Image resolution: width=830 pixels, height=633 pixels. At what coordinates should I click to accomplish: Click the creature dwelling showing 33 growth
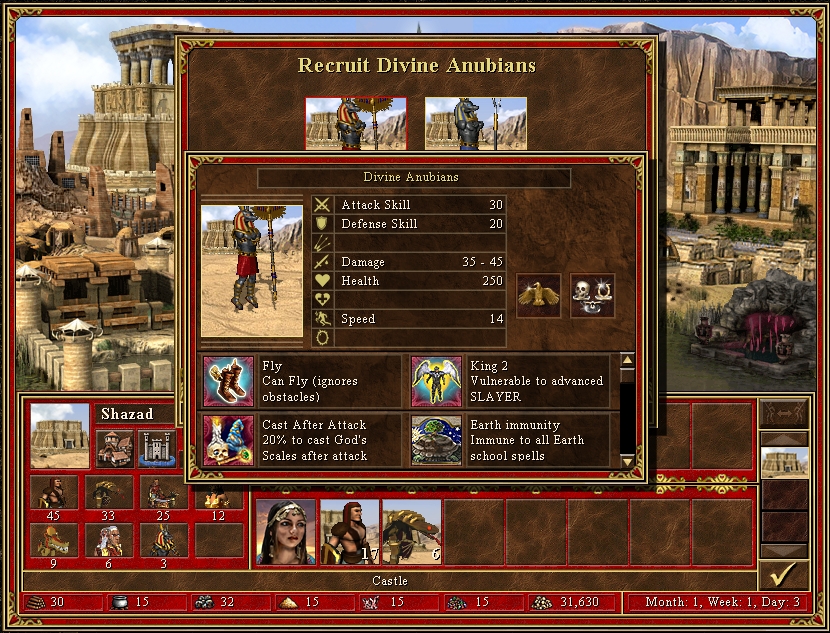pos(107,495)
